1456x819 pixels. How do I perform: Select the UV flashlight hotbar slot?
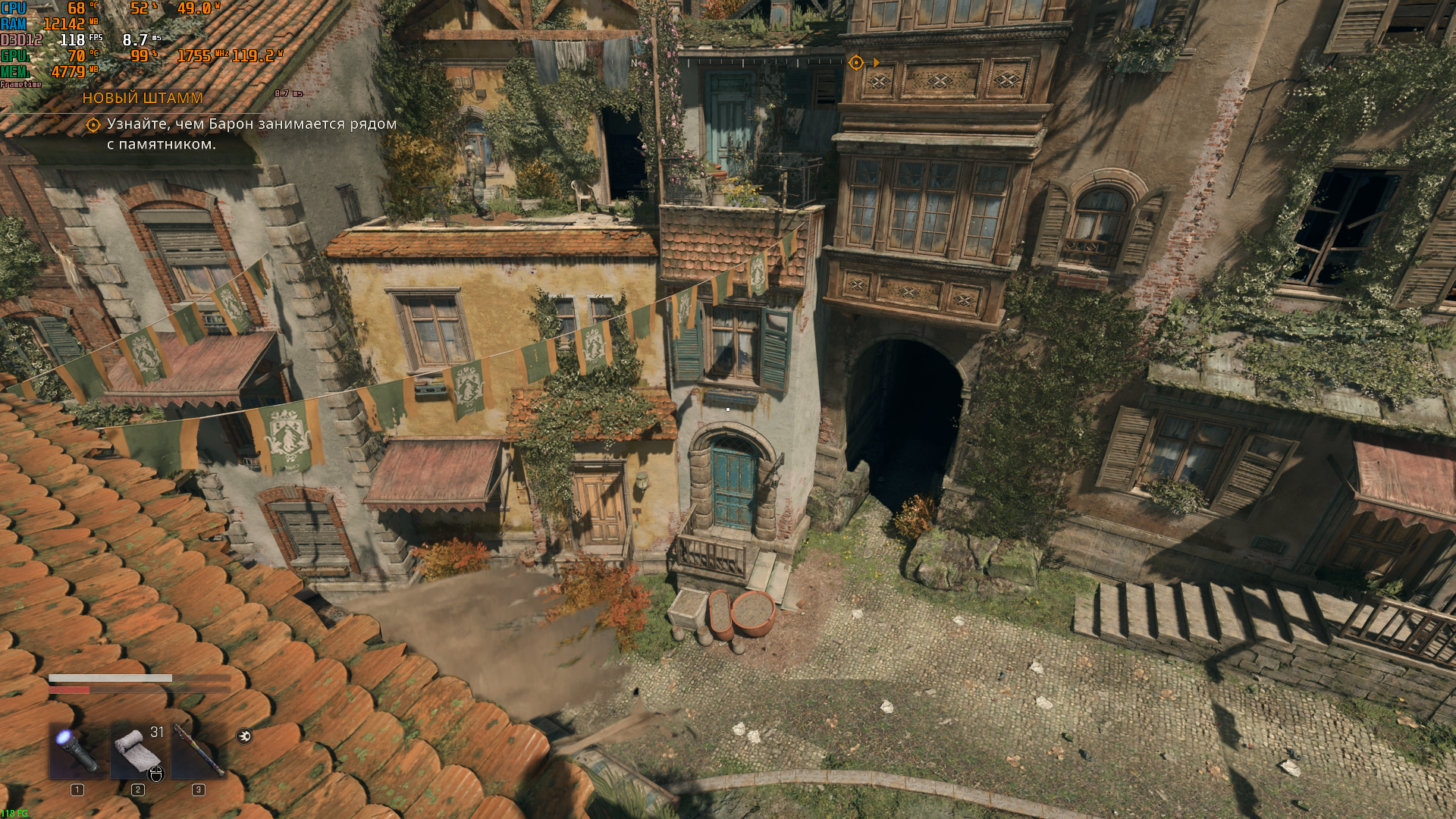(x=77, y=751)
